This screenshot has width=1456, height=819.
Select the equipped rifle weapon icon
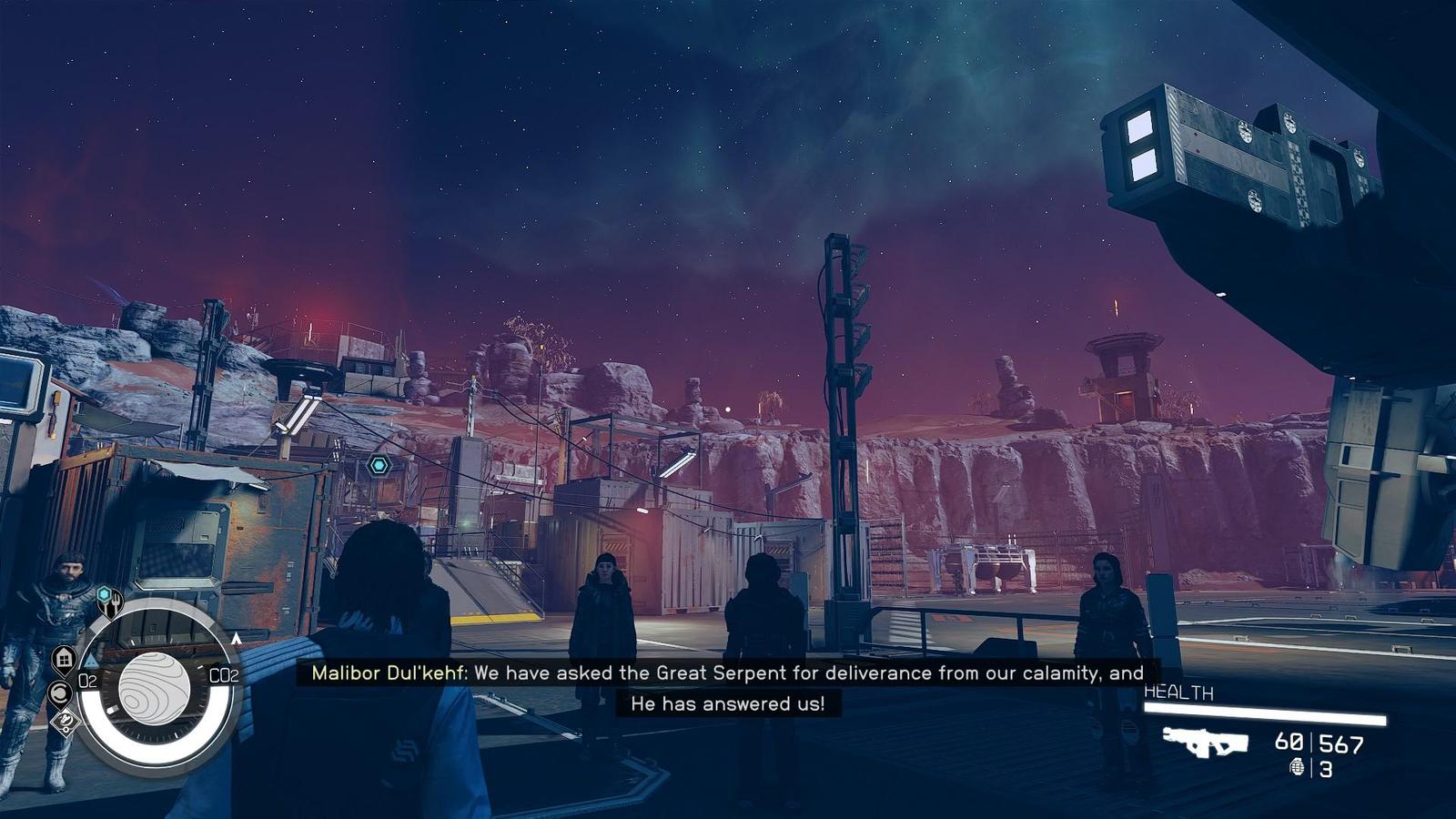coord(1205,742)
